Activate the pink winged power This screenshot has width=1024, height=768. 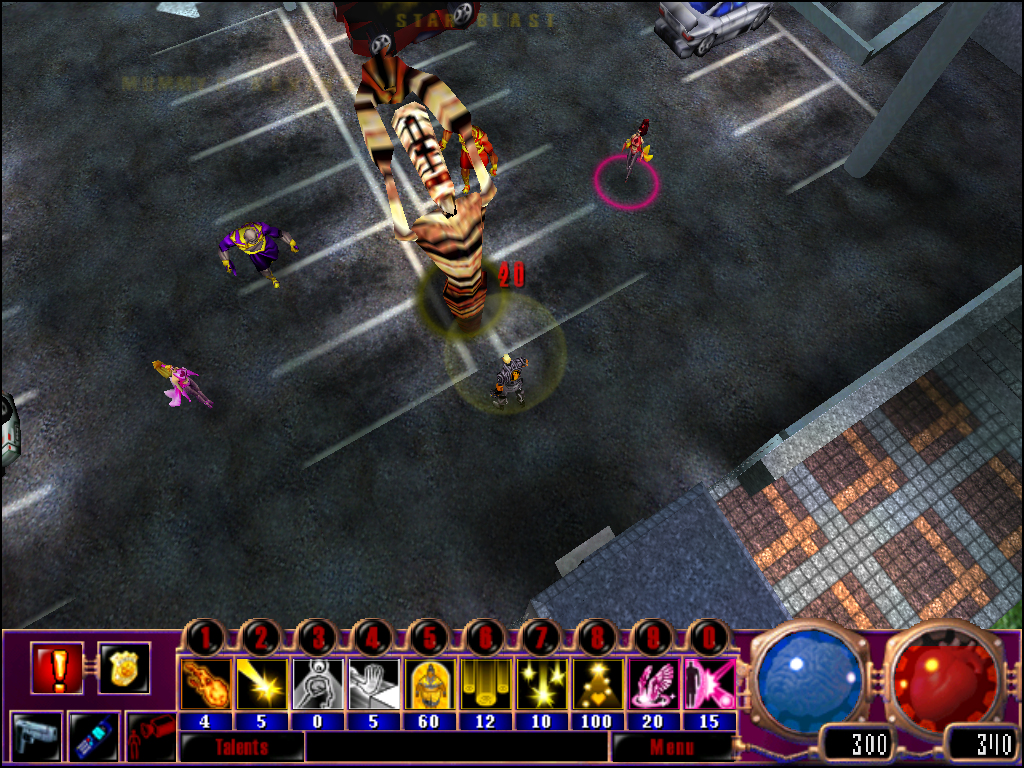[x=653, y=684]
